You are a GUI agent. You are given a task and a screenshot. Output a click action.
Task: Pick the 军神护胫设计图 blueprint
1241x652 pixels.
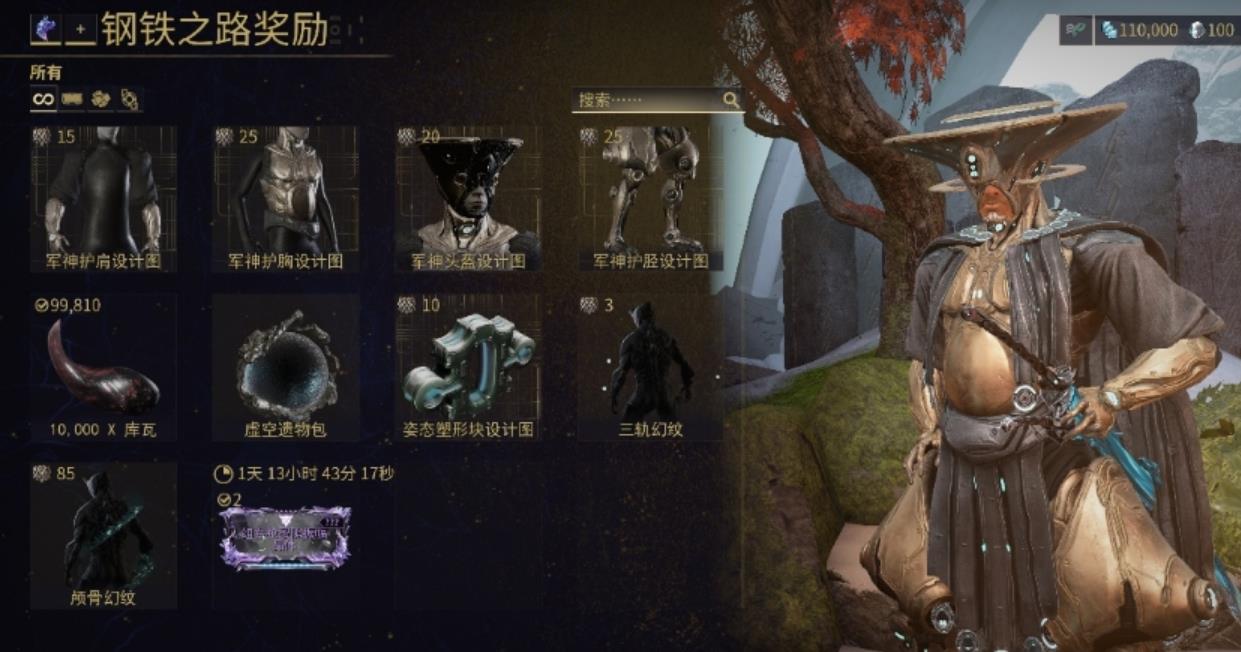click(650, 198)
